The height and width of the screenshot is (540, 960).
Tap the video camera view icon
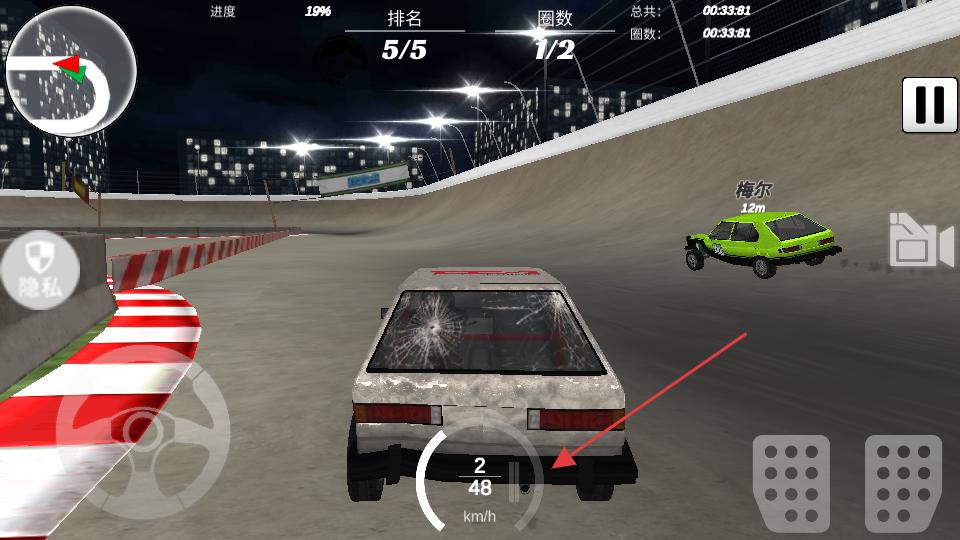pos(921,241)
